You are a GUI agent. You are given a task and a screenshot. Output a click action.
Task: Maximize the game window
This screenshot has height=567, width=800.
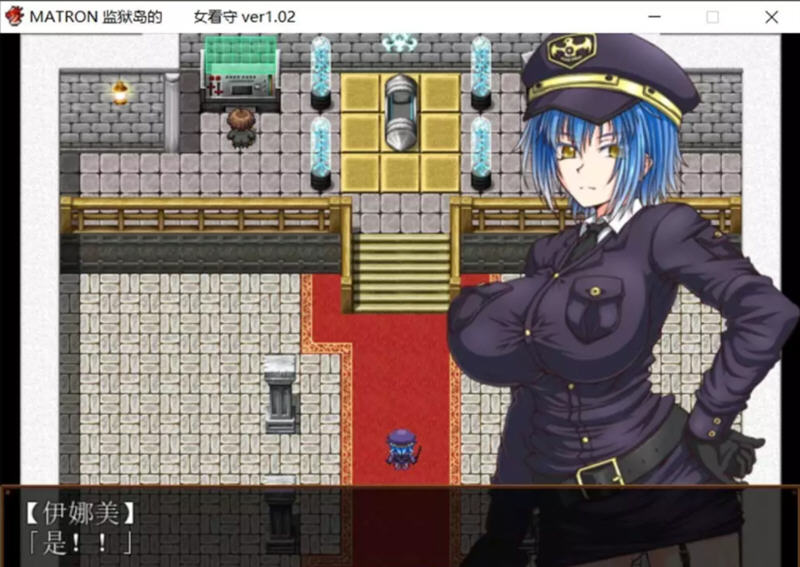[713, 17]
